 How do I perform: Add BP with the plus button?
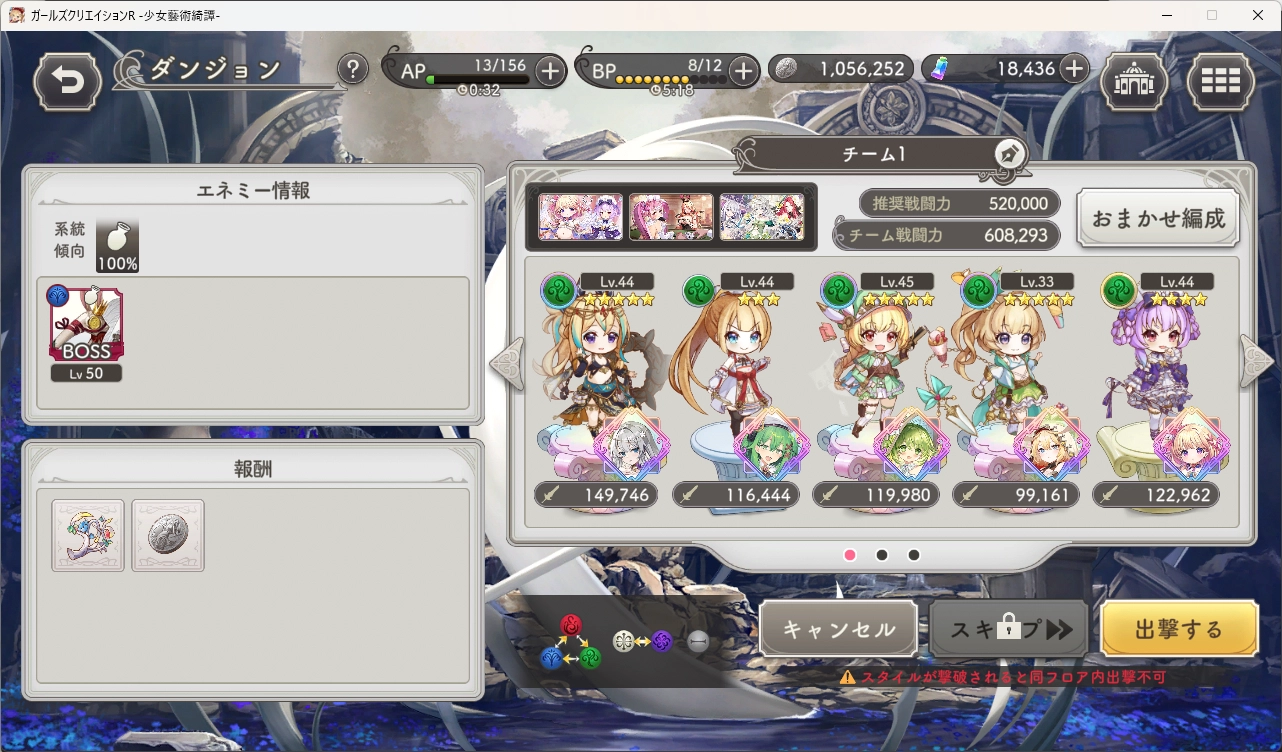[x=743, y=70]
